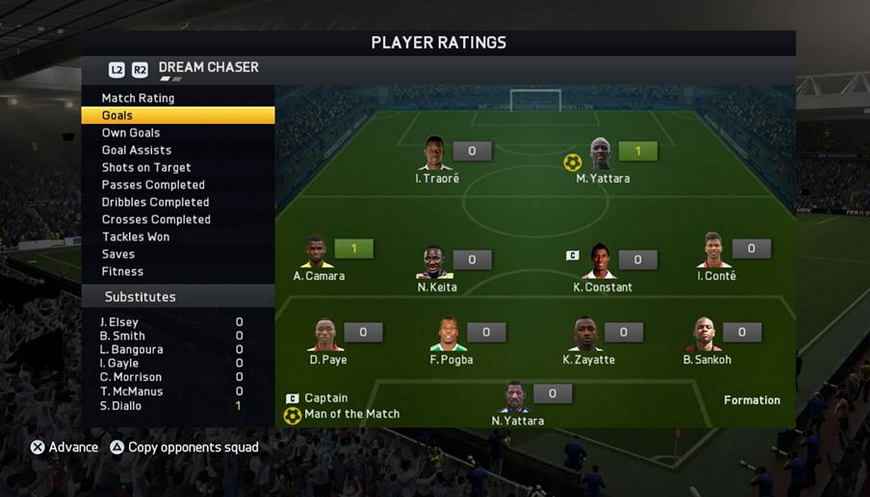View the Fitness stat
This screenshot has width=870, height=497.
pos(122,271)
